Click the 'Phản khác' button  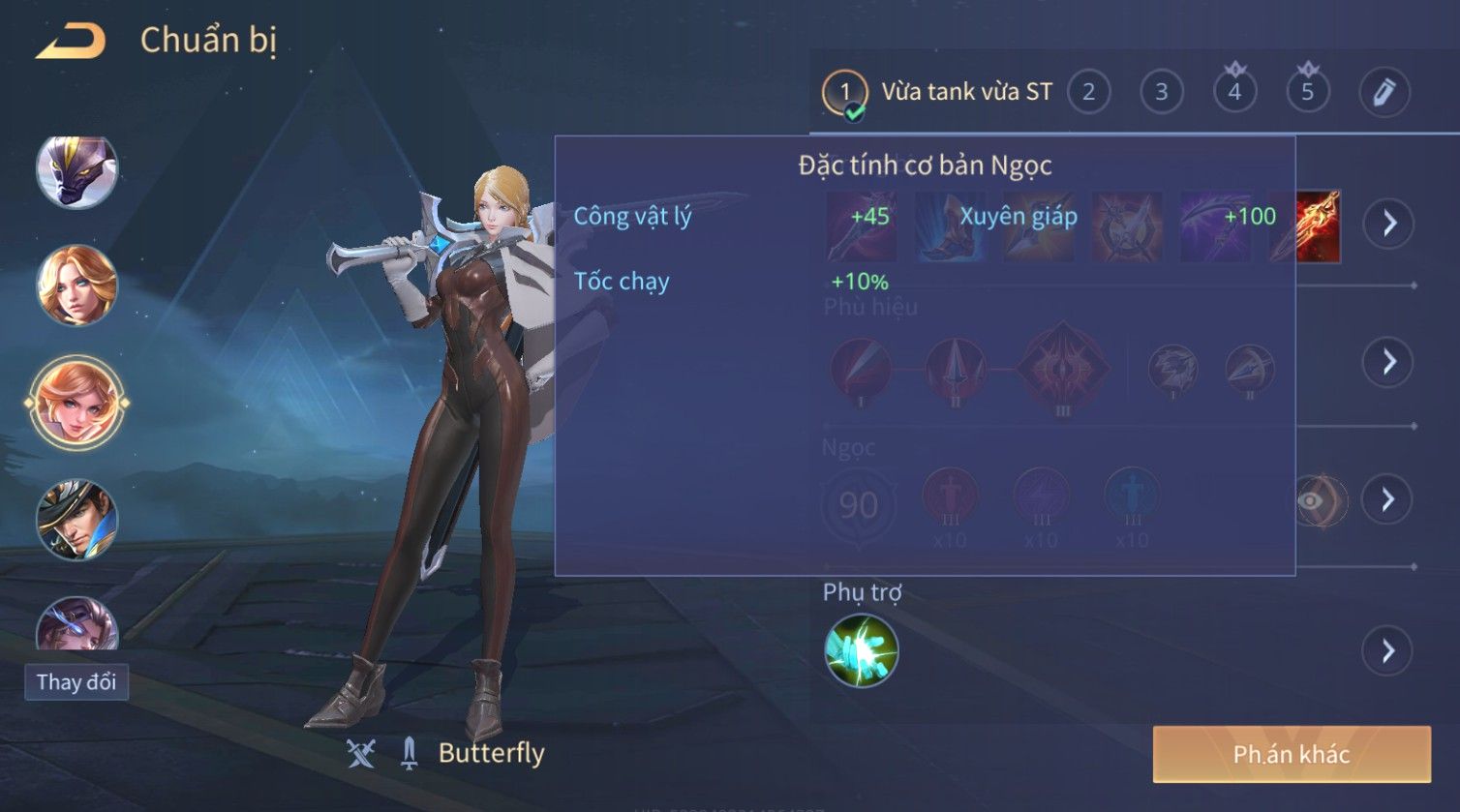pos(1291,755)
